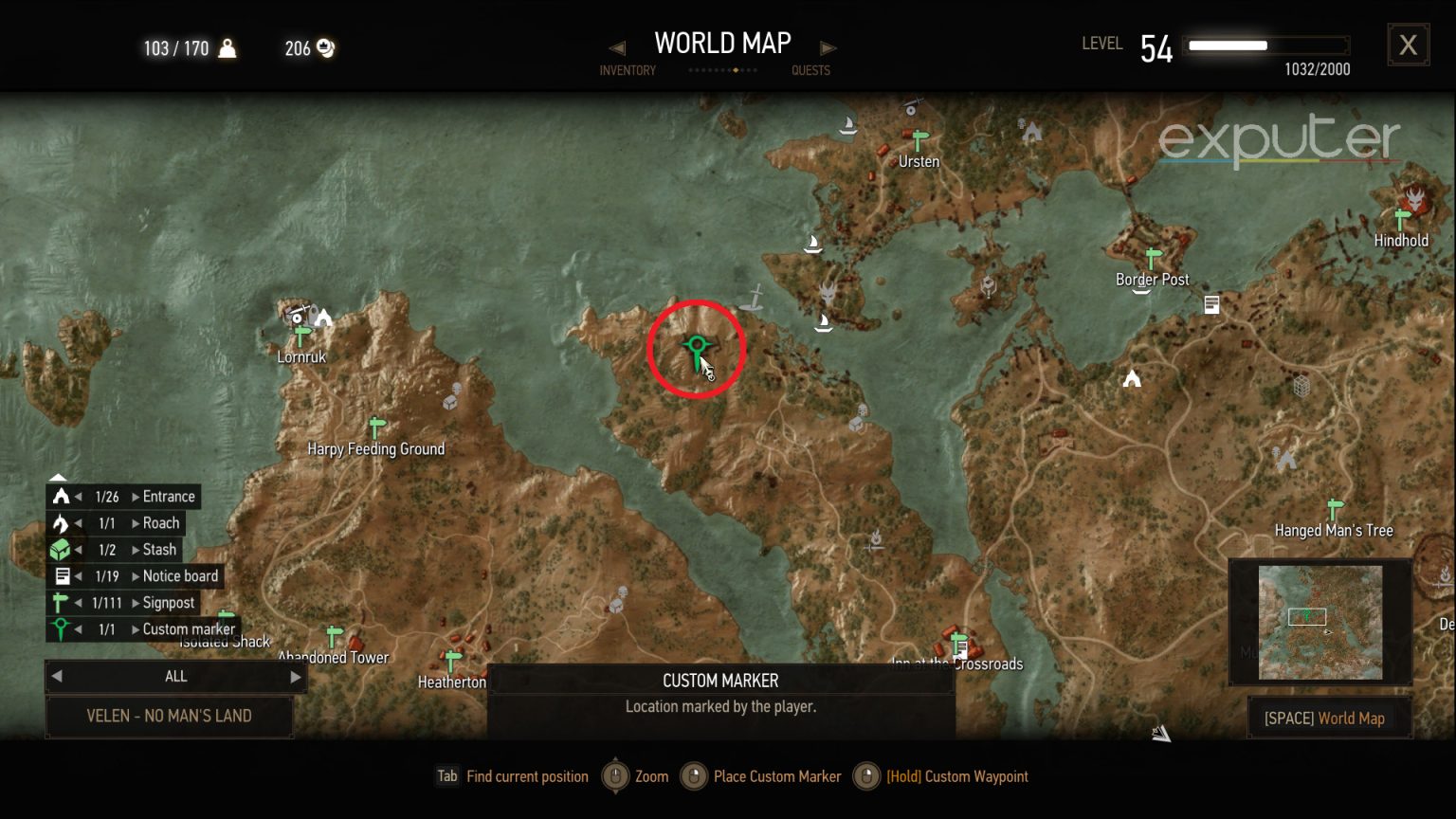Select the Roach entry in the legend
Image resolution: width=1456 pixels, height=819 pixels.
pos(160,523)
